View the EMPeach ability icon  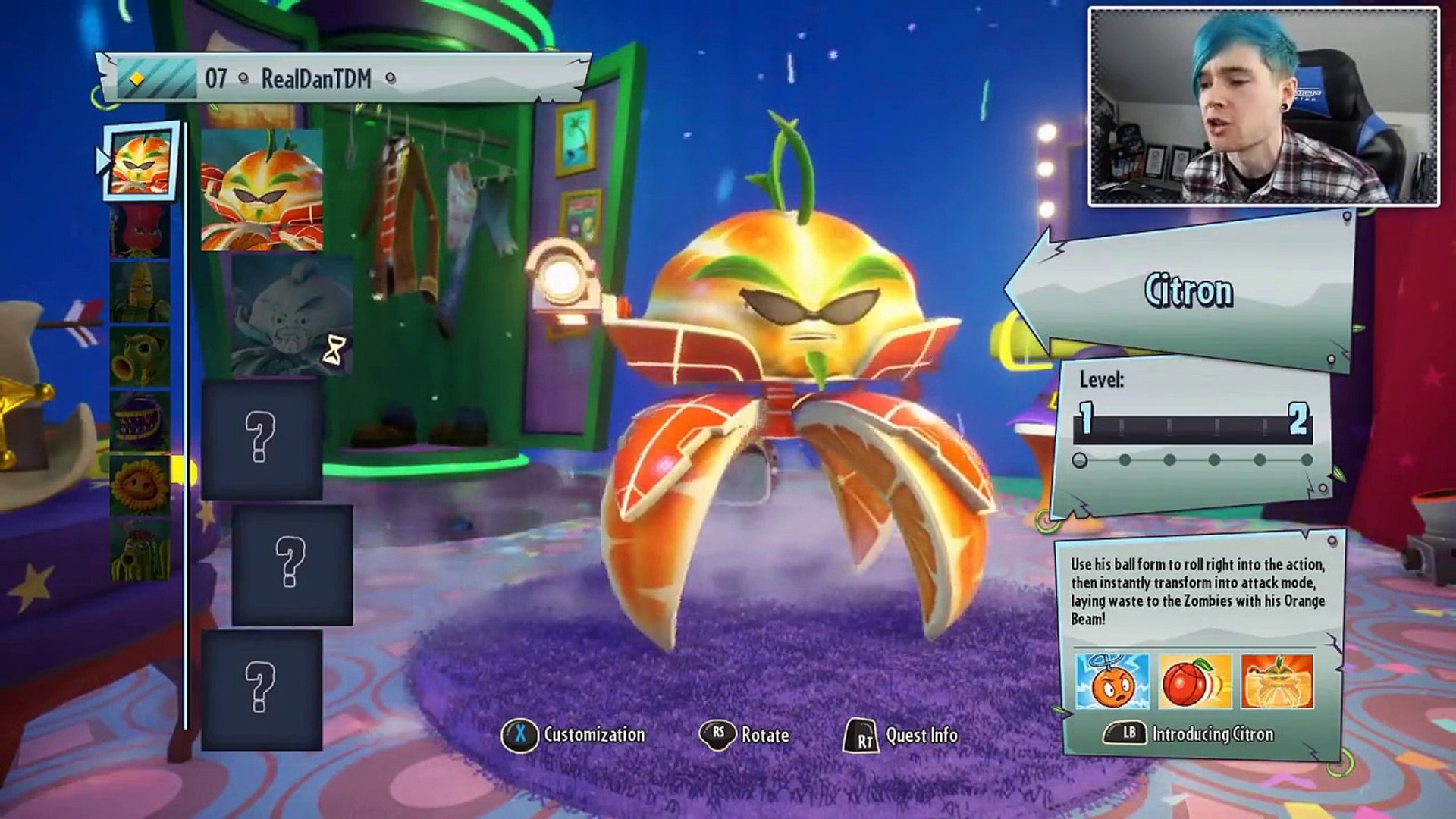tap(1112, 682)
